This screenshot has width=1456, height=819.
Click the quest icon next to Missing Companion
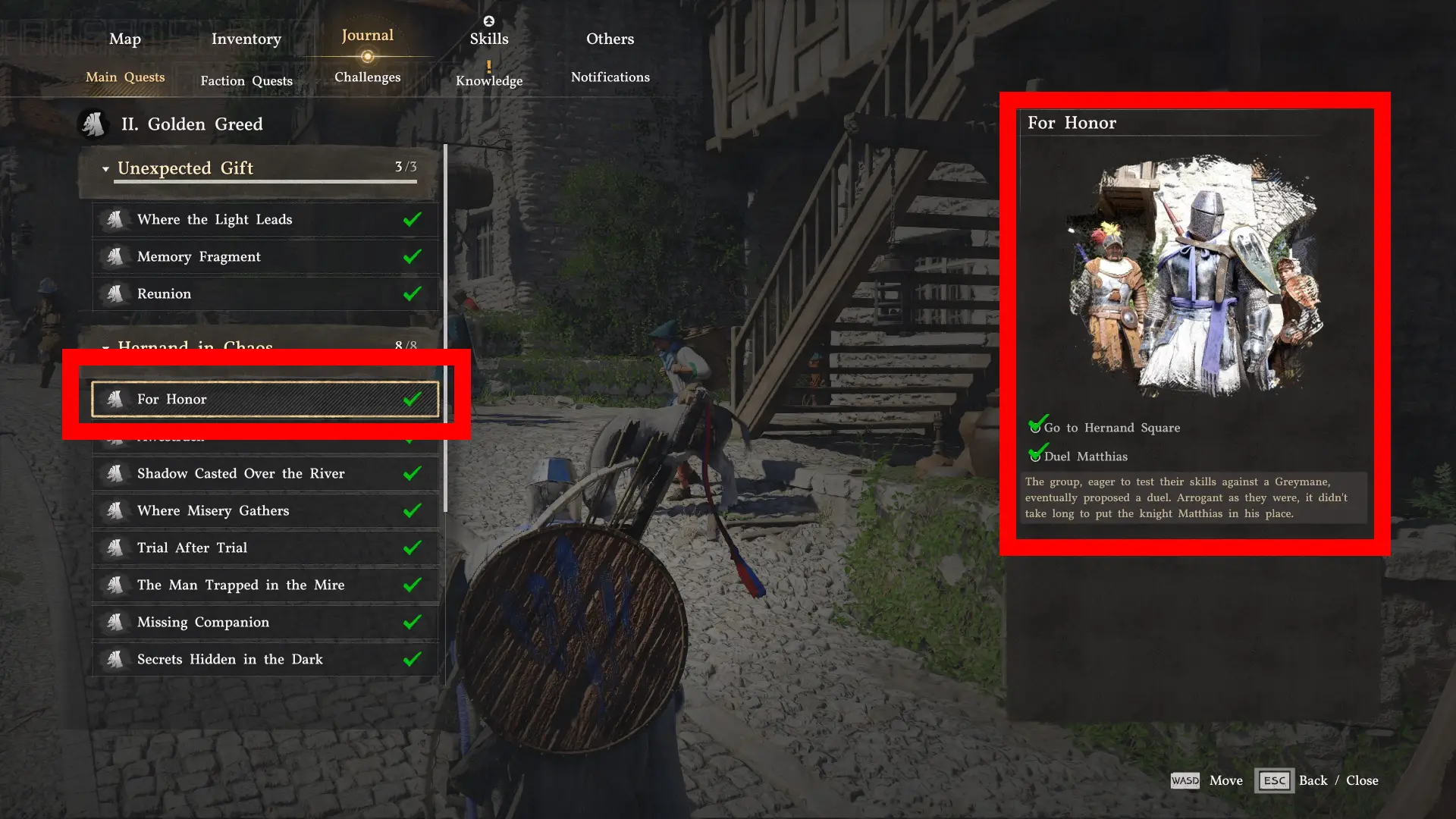pos(117,622)
